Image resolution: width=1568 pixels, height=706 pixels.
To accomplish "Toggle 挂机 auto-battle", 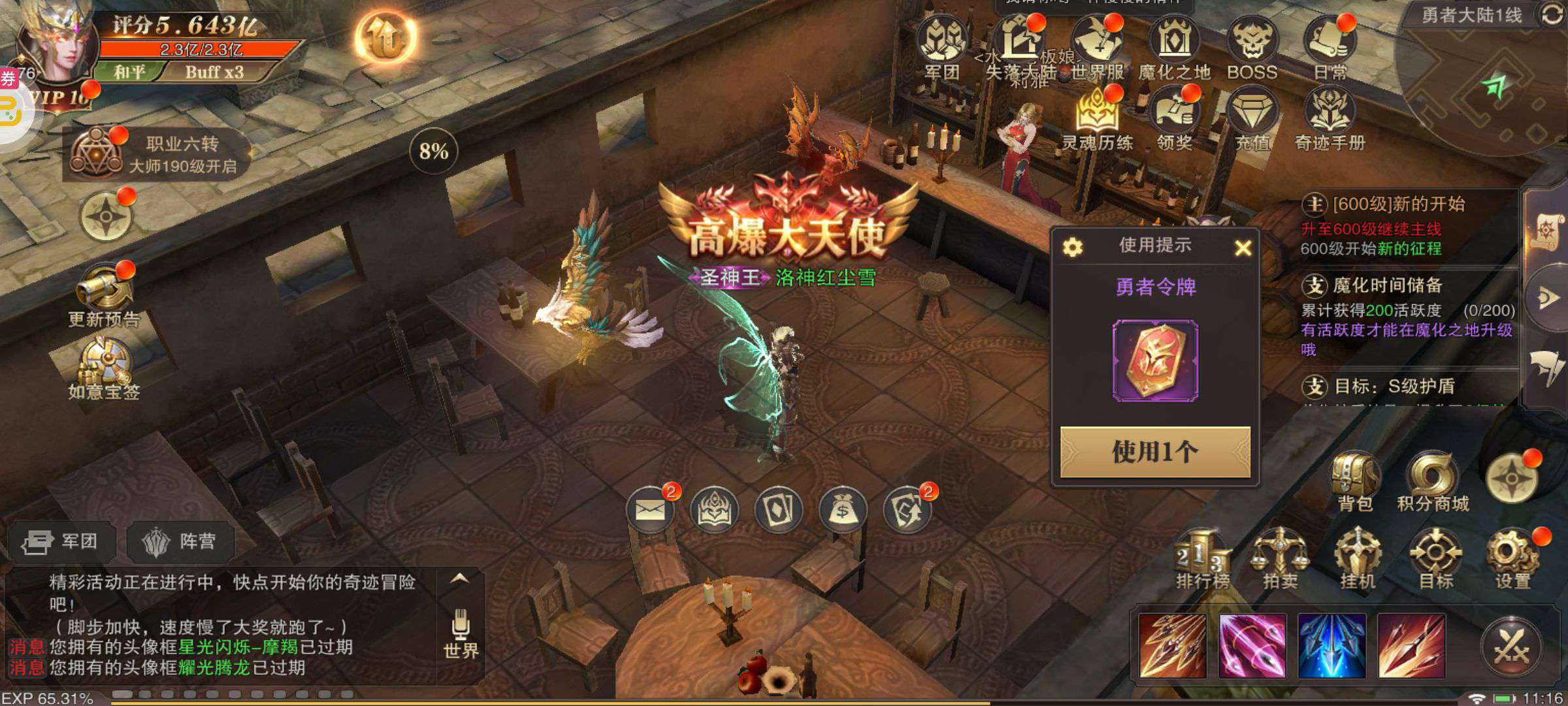I will (1358, 559).
